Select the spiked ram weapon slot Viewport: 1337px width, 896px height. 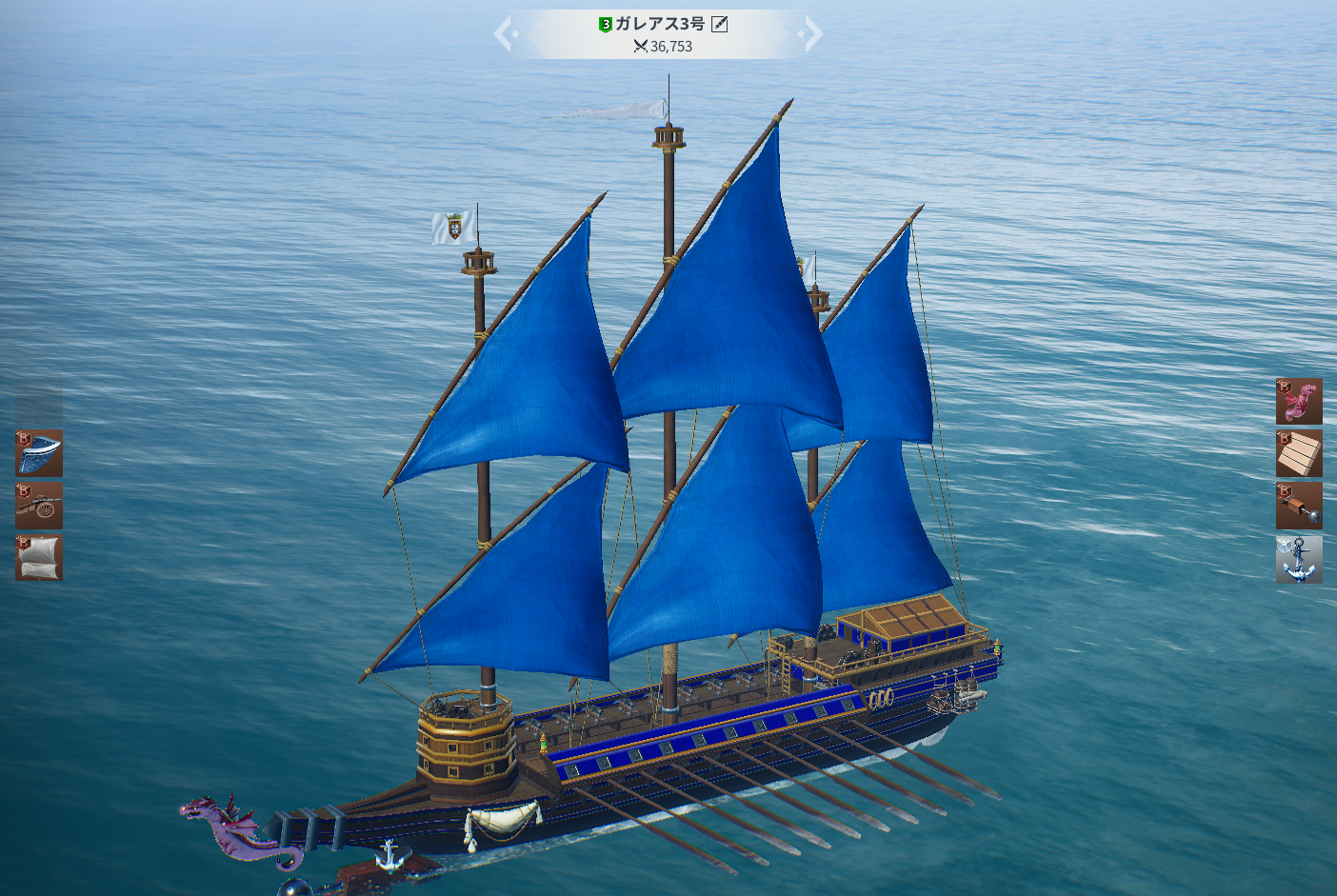coord(1299,506)
